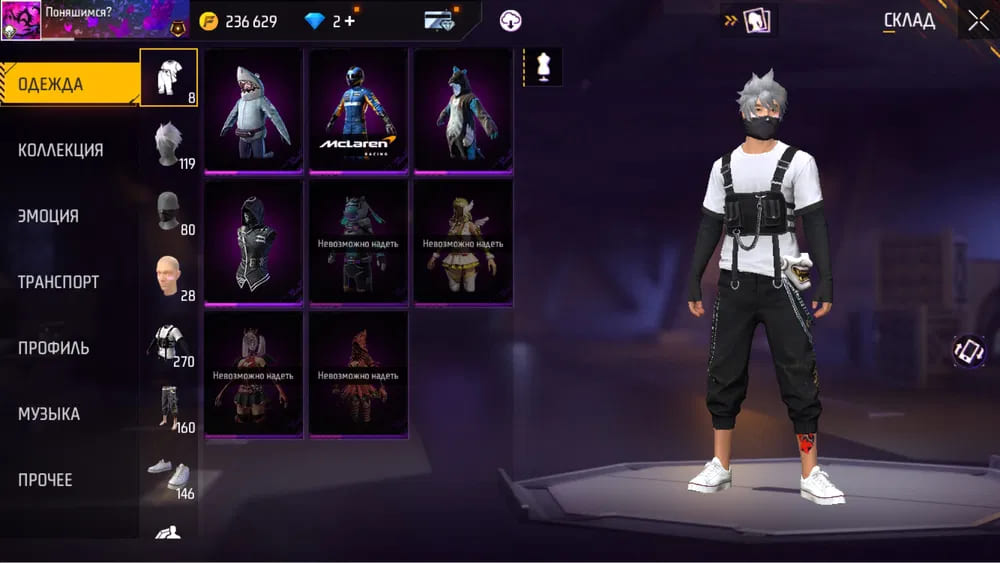Tap the phone rotate icon beside character
This screenshot has height=563, width=1000.
point(968,350)
